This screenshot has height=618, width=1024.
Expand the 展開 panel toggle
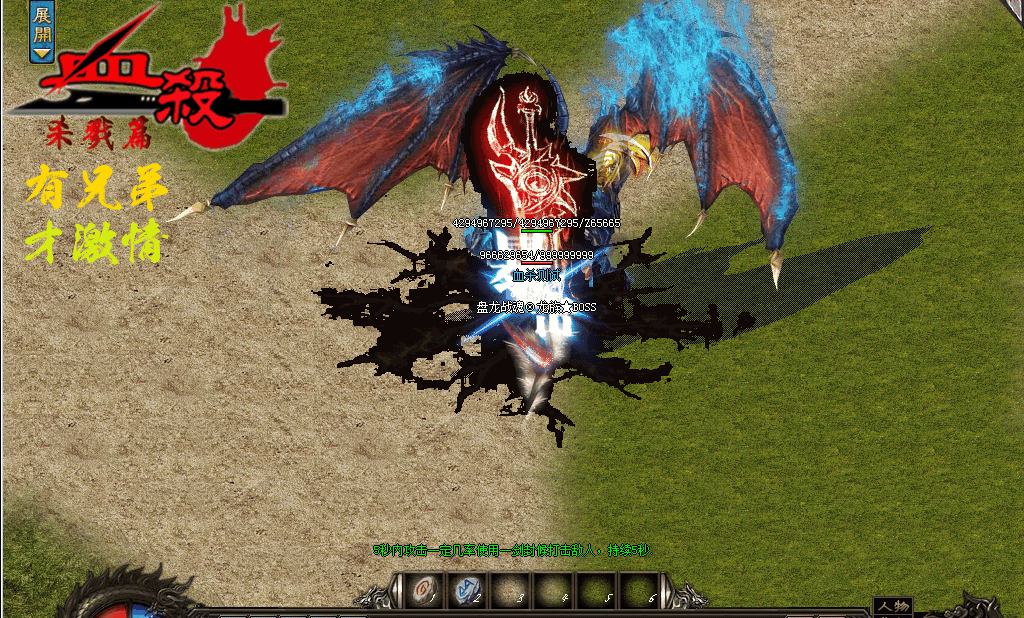[41, 32]
